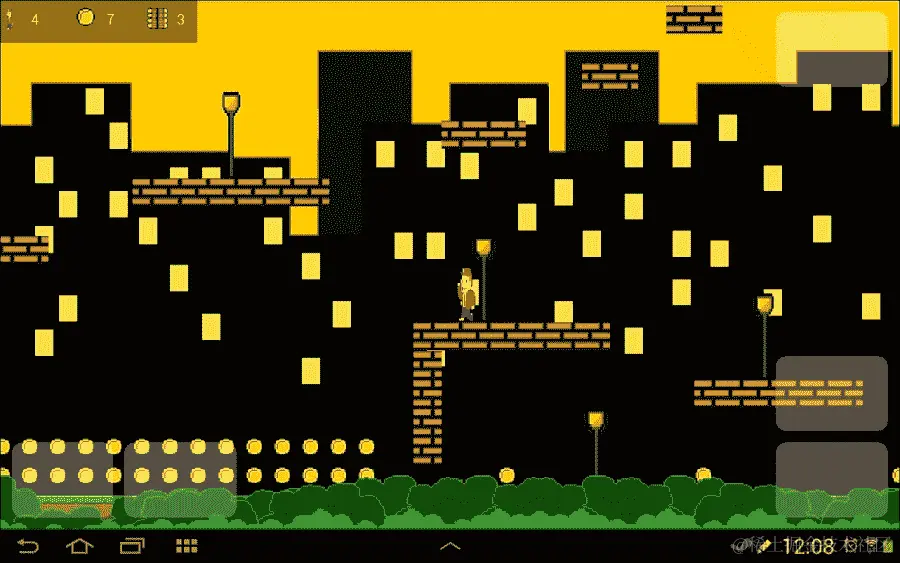Tap the move-right translucent touch pad

point(180,479)
